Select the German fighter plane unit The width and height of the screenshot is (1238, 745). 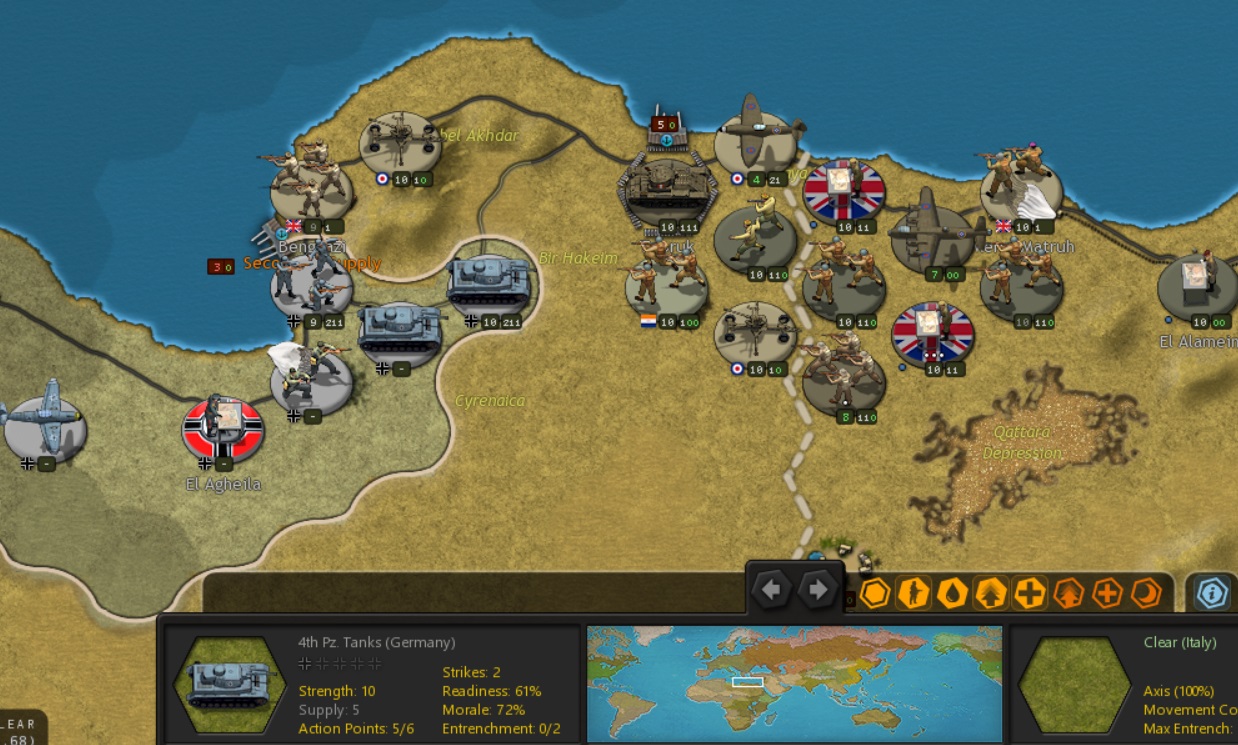click(44, 425)
